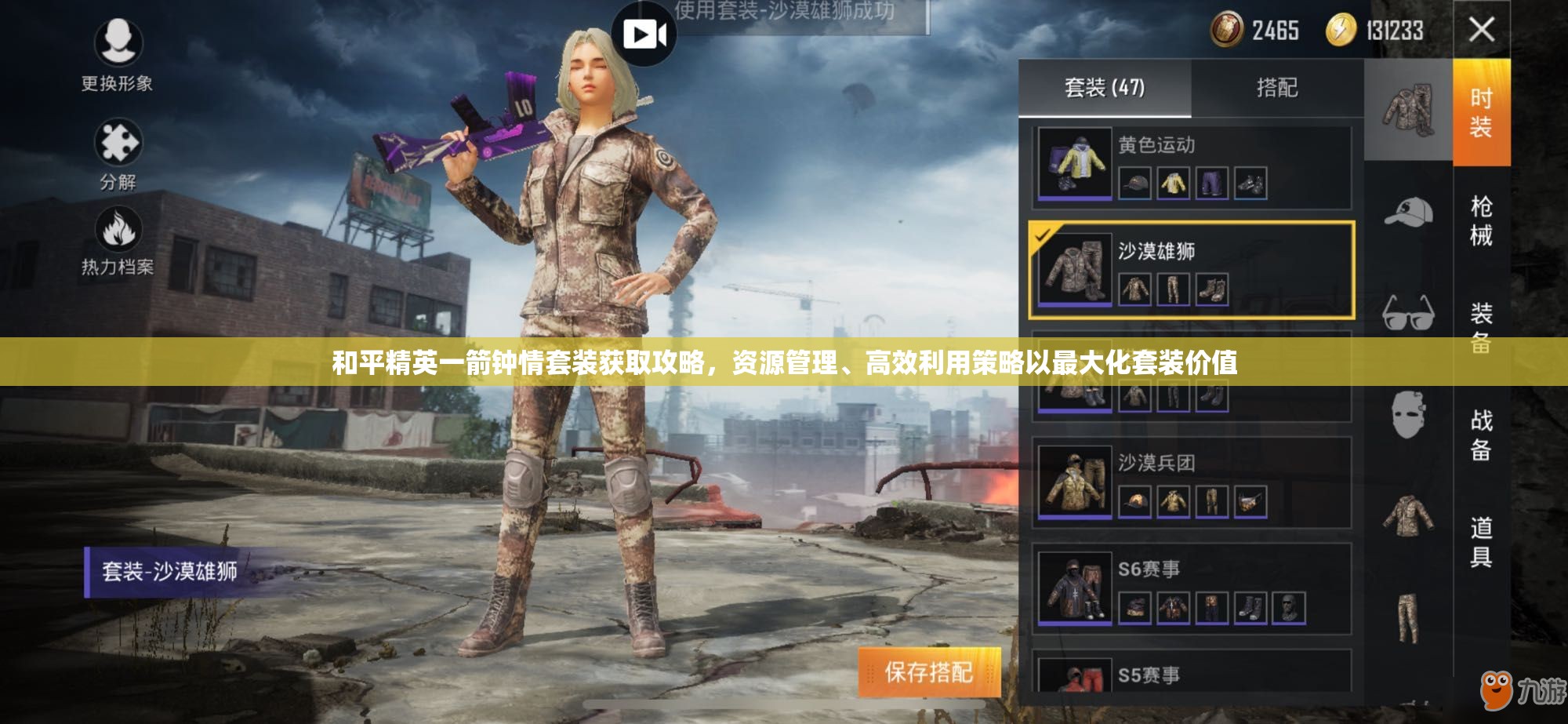Image resolution: width=1568 pixels, height=724 pixels.
Task: Switch to the 套装 (47) tab
Action: (x=1104, y=88)
